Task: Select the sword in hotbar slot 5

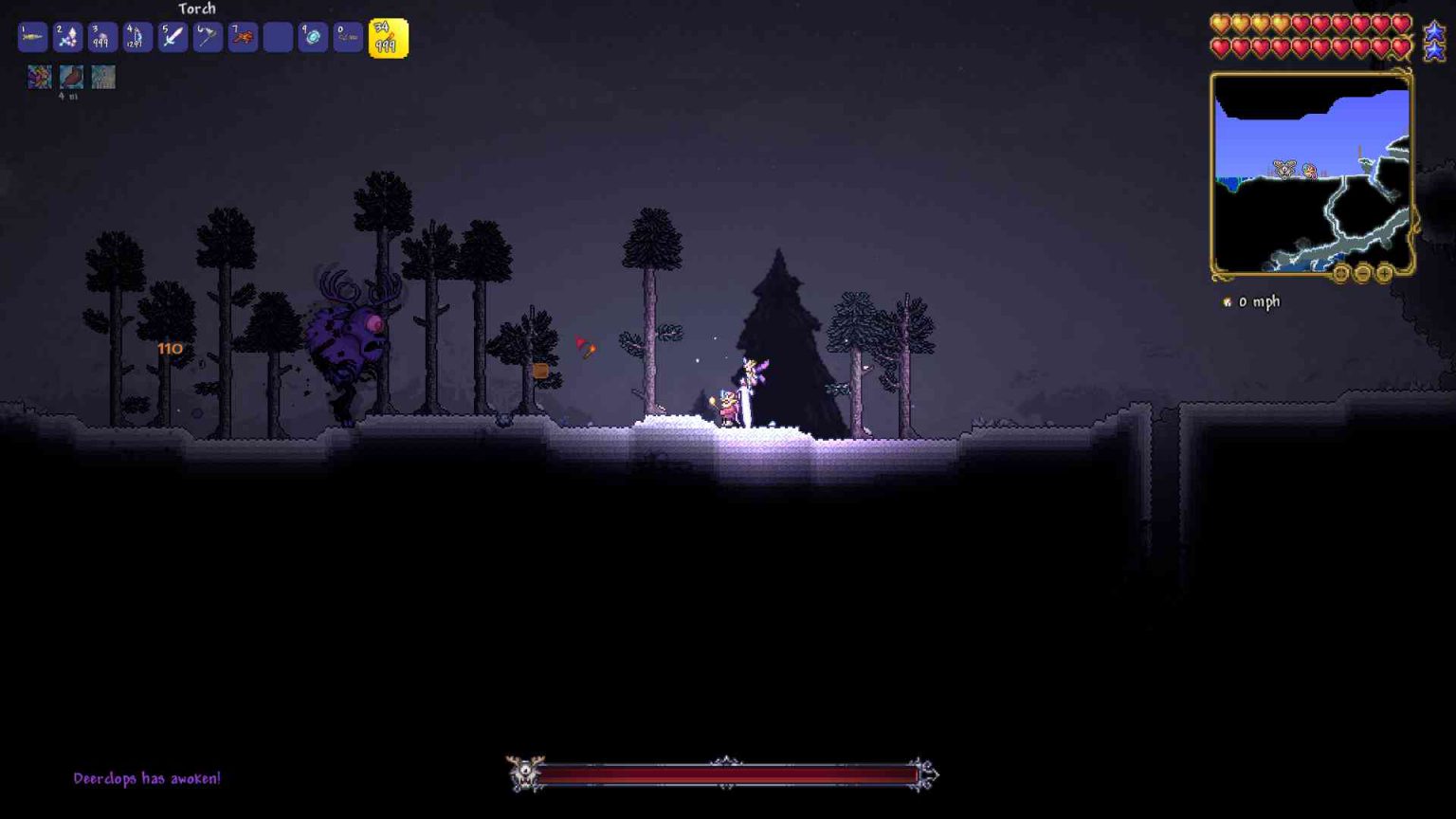Action: coord(172,36)
